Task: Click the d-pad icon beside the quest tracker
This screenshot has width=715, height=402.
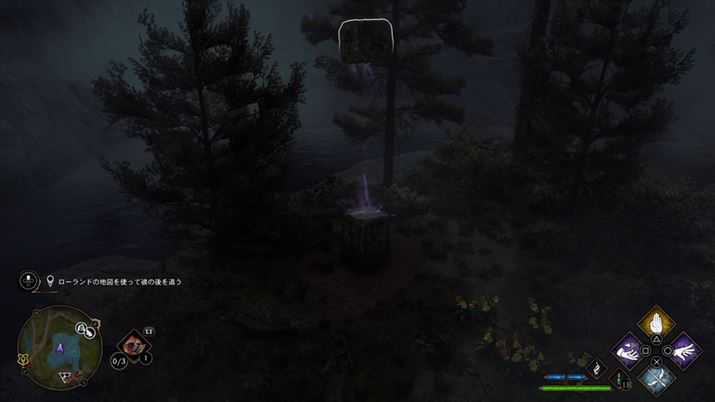Action: [30, 281]
